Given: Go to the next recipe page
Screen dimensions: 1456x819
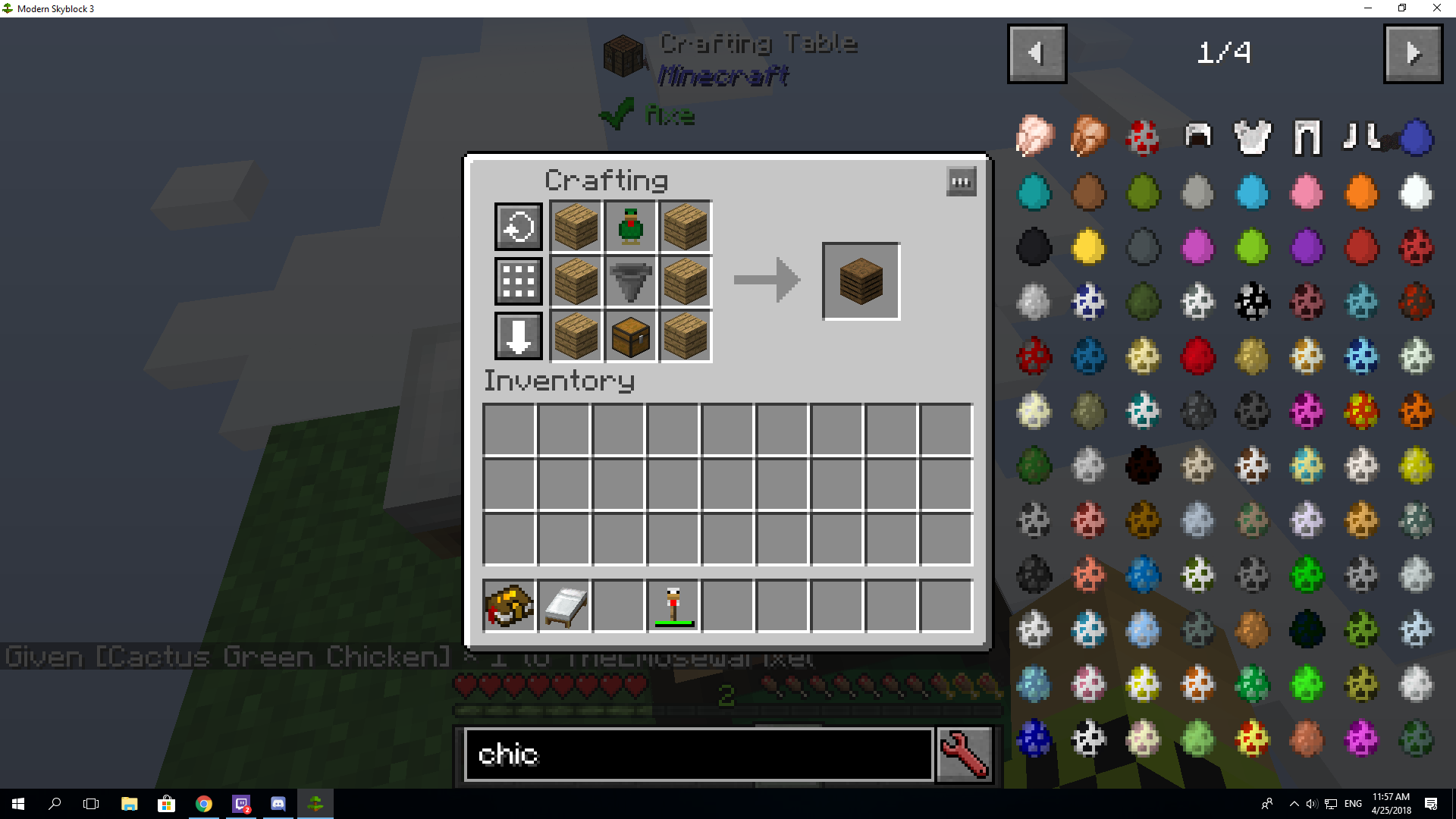Looking at the screenshot, I should pyautogui.click(x=1413, y=53).
